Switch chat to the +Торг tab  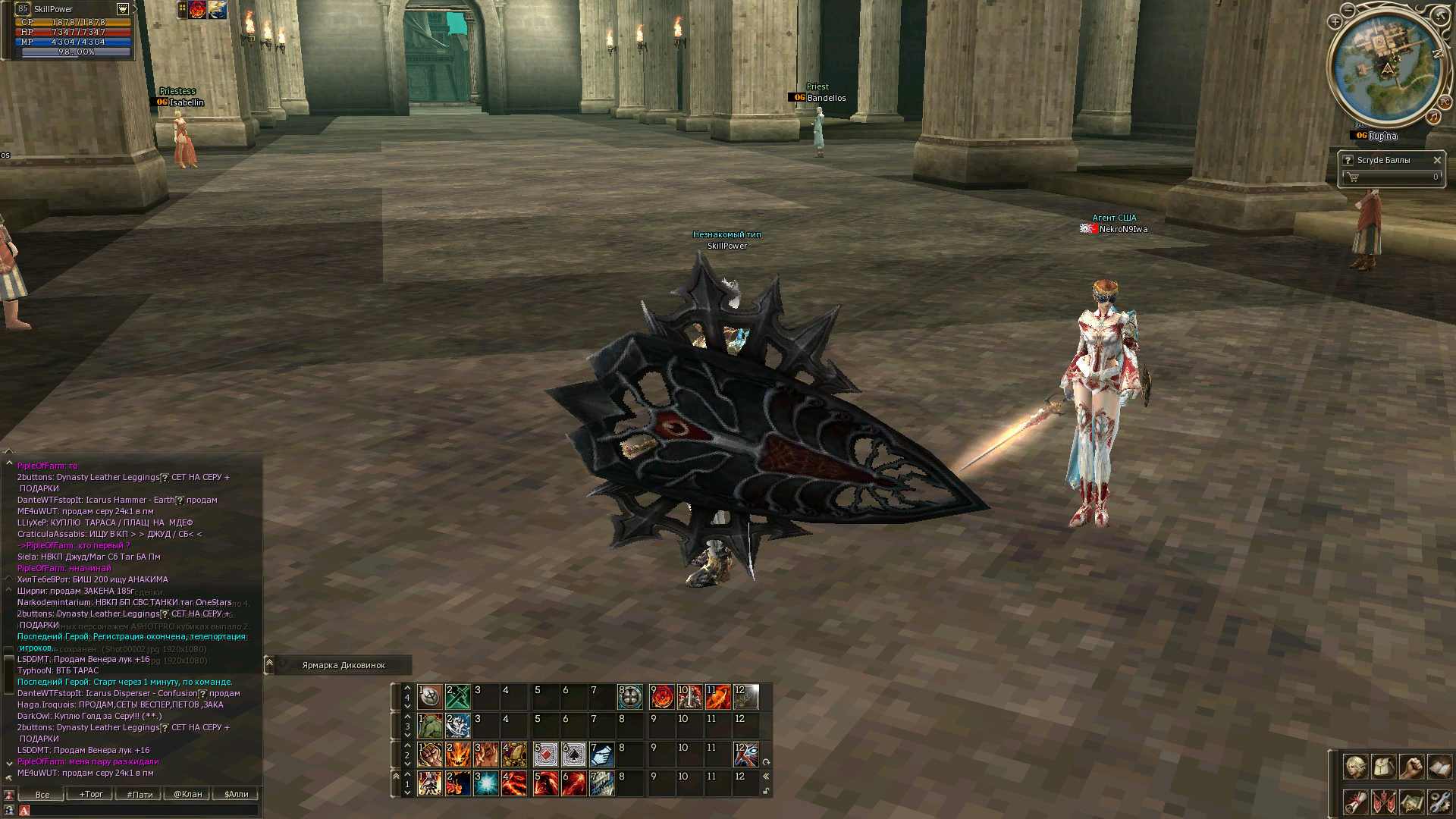coord(91,794)
